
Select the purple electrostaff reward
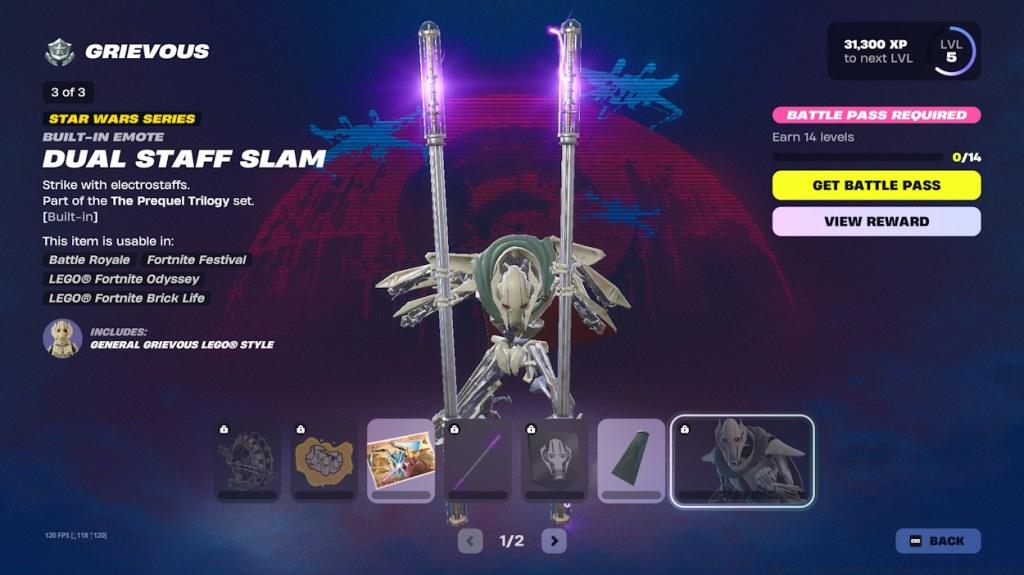point(478,460)
